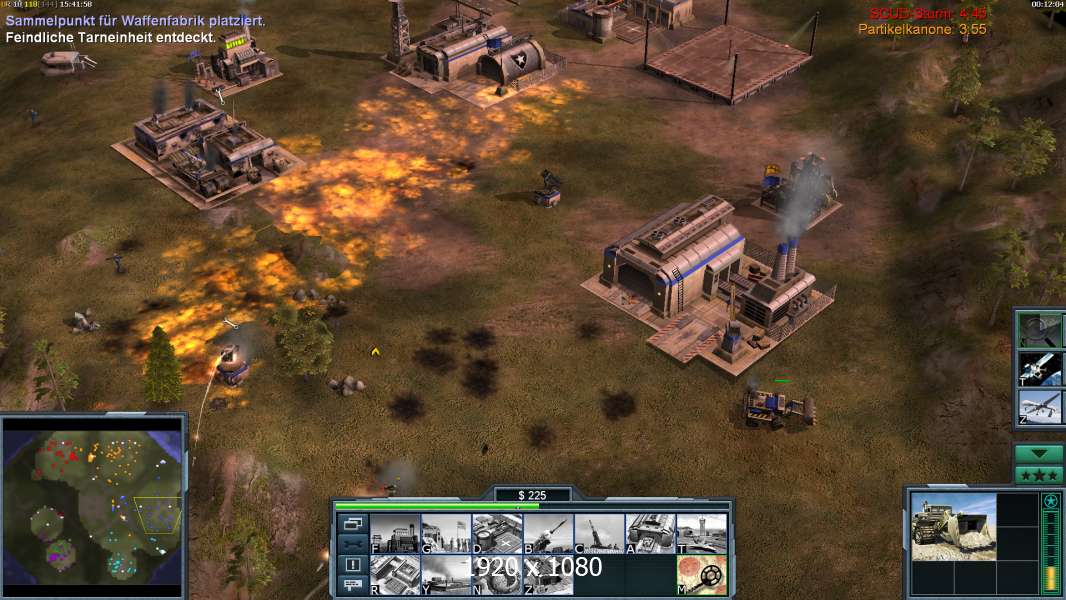Click the bulldozer unit portrait
Screen dimensions: 1066x600
coord(953,526)
